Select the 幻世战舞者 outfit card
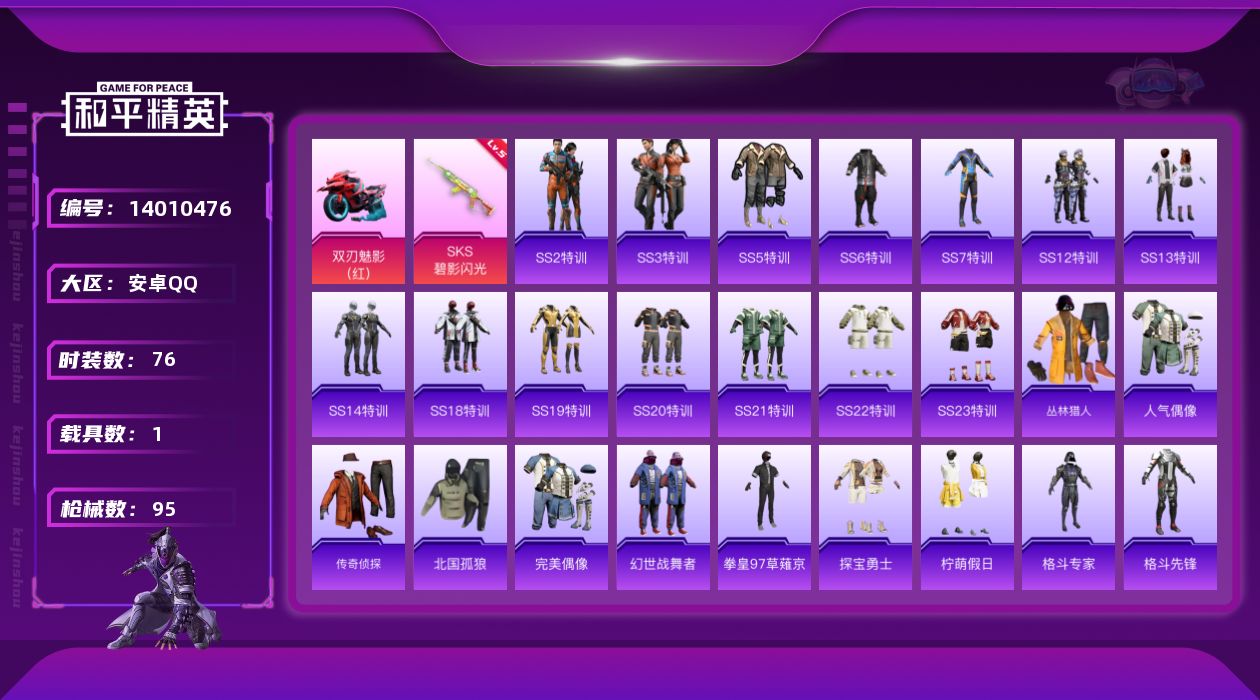Viewport: 1260px width, 700px height. click(663, 517)
